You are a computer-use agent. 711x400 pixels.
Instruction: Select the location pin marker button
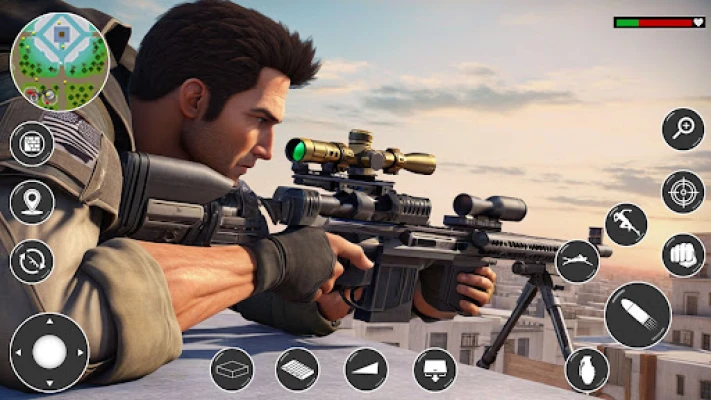click(x=32, y=202)
